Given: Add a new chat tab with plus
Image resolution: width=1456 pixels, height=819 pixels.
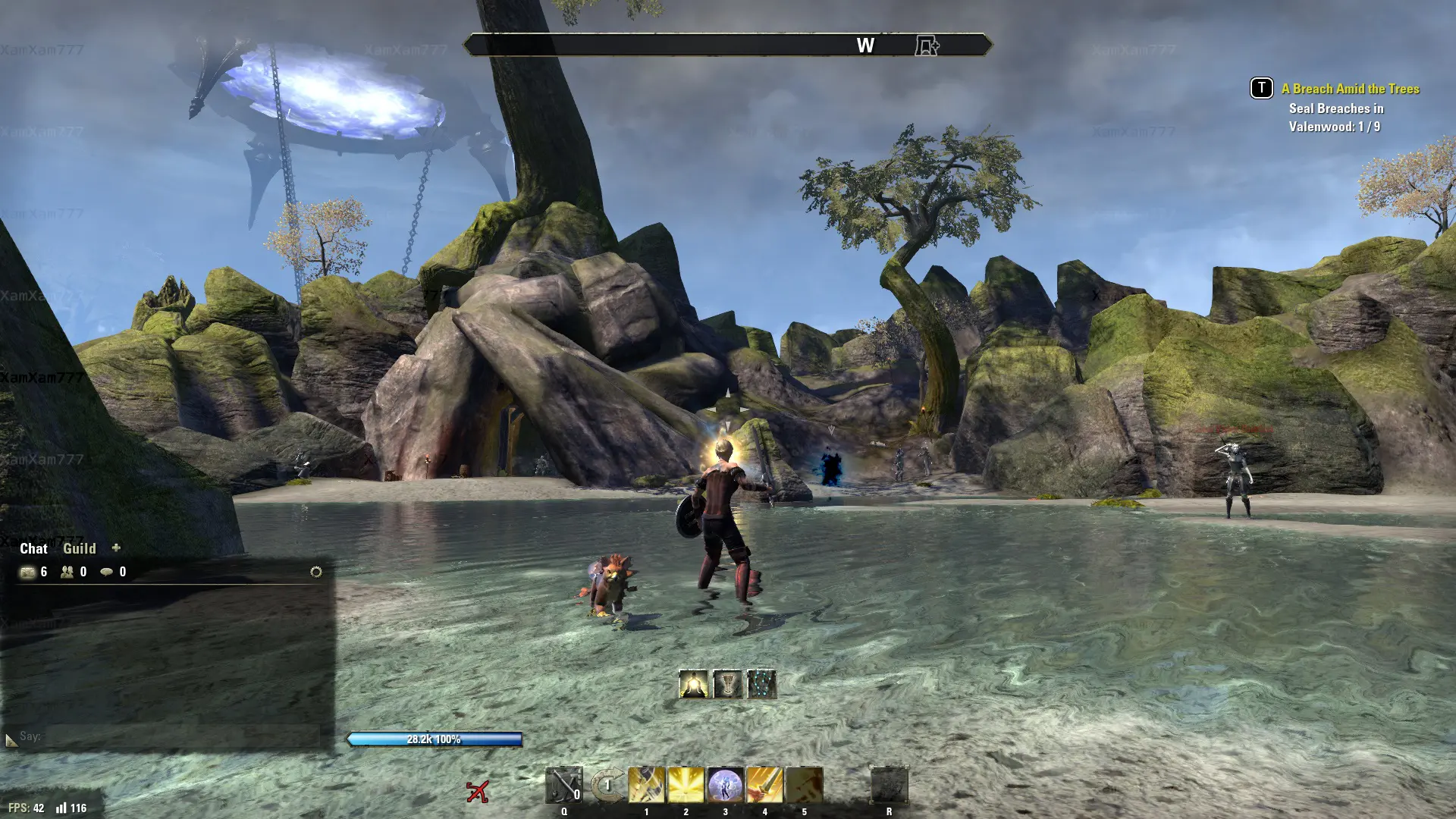Looking at the screenshot, I should pos(116,548).
